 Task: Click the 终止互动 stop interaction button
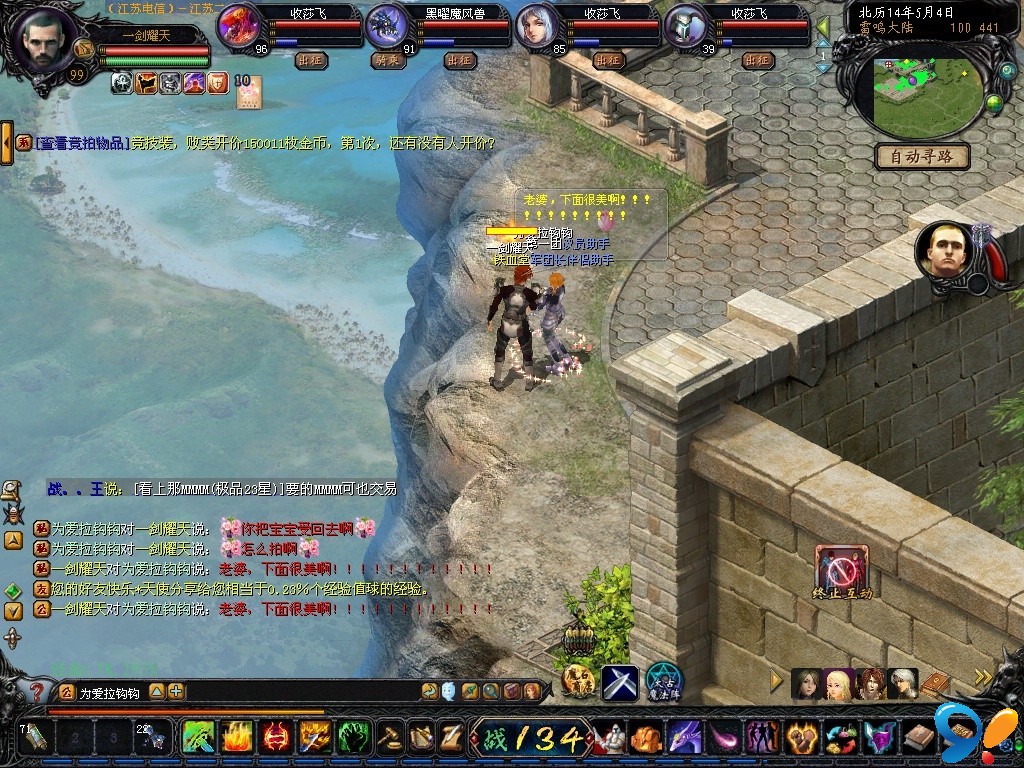click(x=842, y=572)
